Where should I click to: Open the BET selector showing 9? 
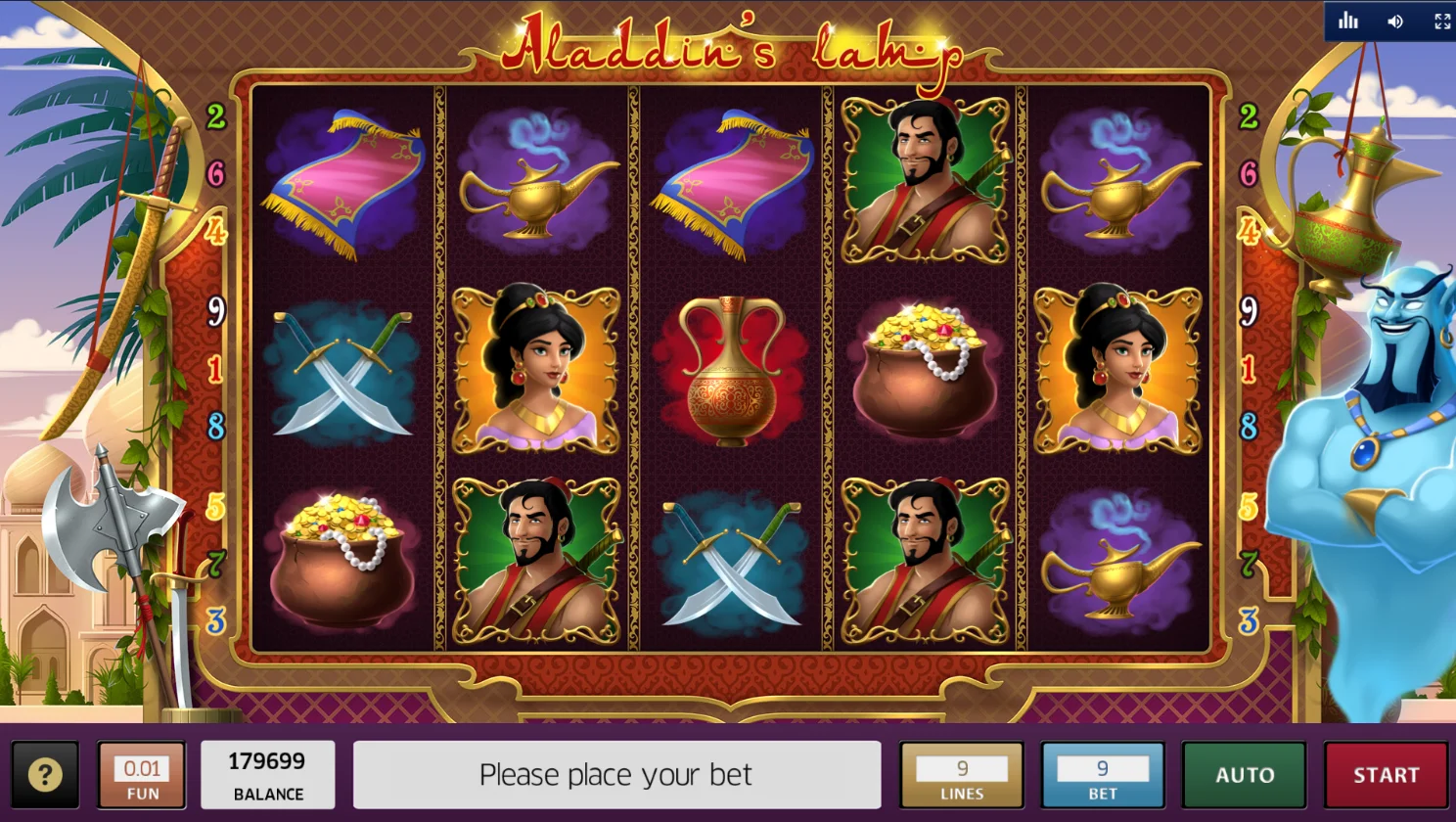click(x=1103, y=775)
